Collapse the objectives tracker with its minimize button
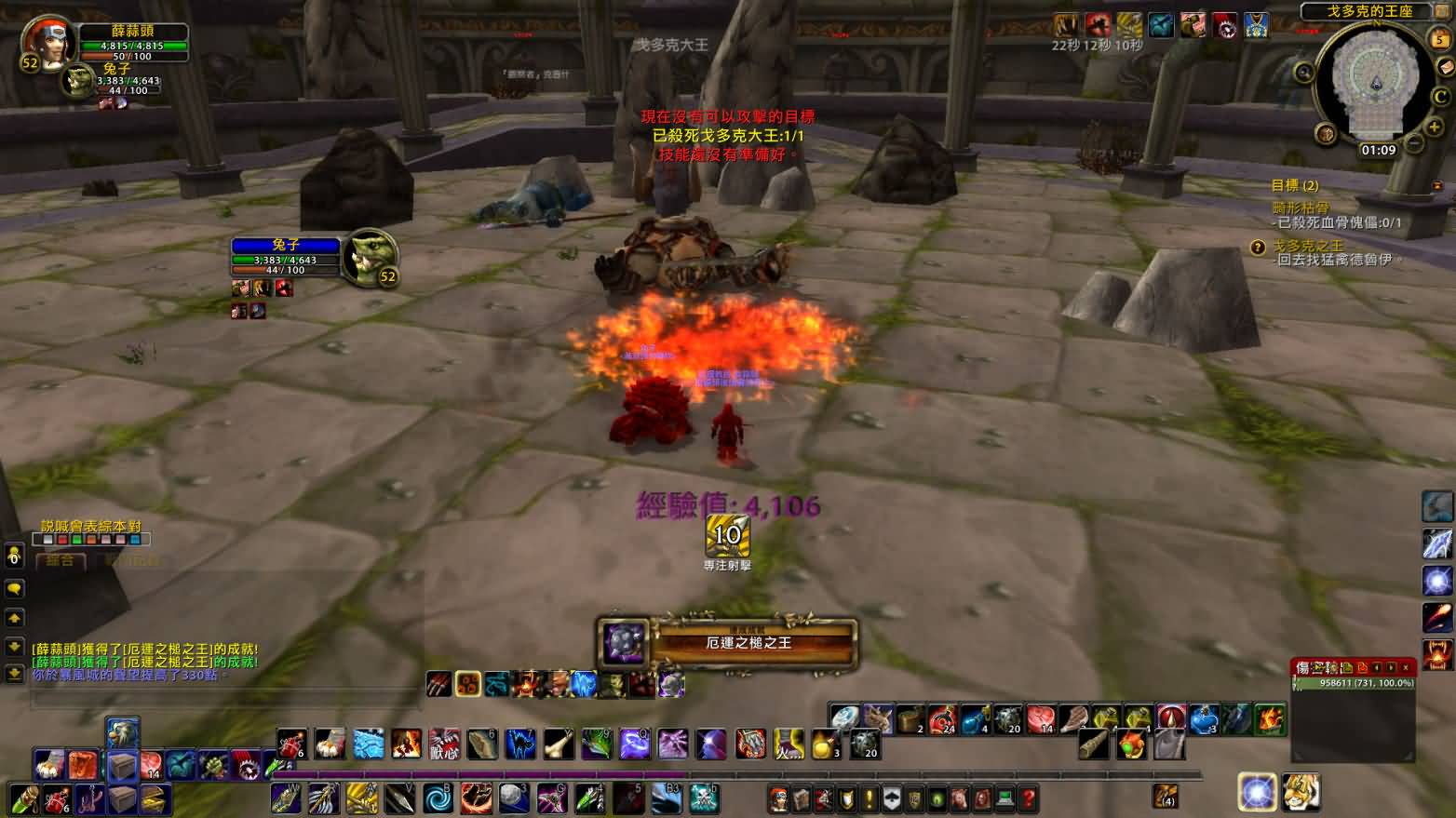This screenshot has width=1456, height=818. (1438, 186)
